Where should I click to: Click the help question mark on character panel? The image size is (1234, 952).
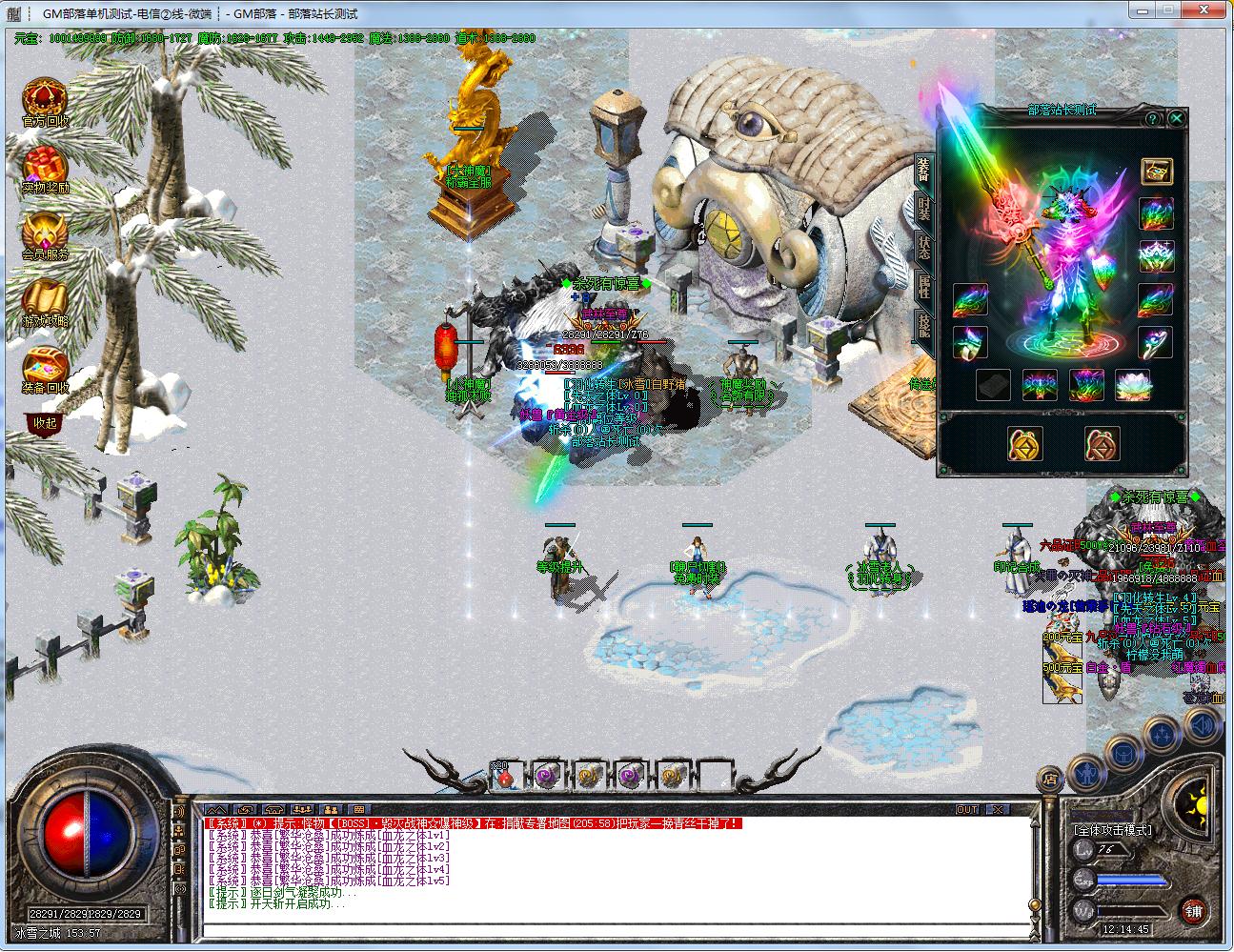[1152, 118]
